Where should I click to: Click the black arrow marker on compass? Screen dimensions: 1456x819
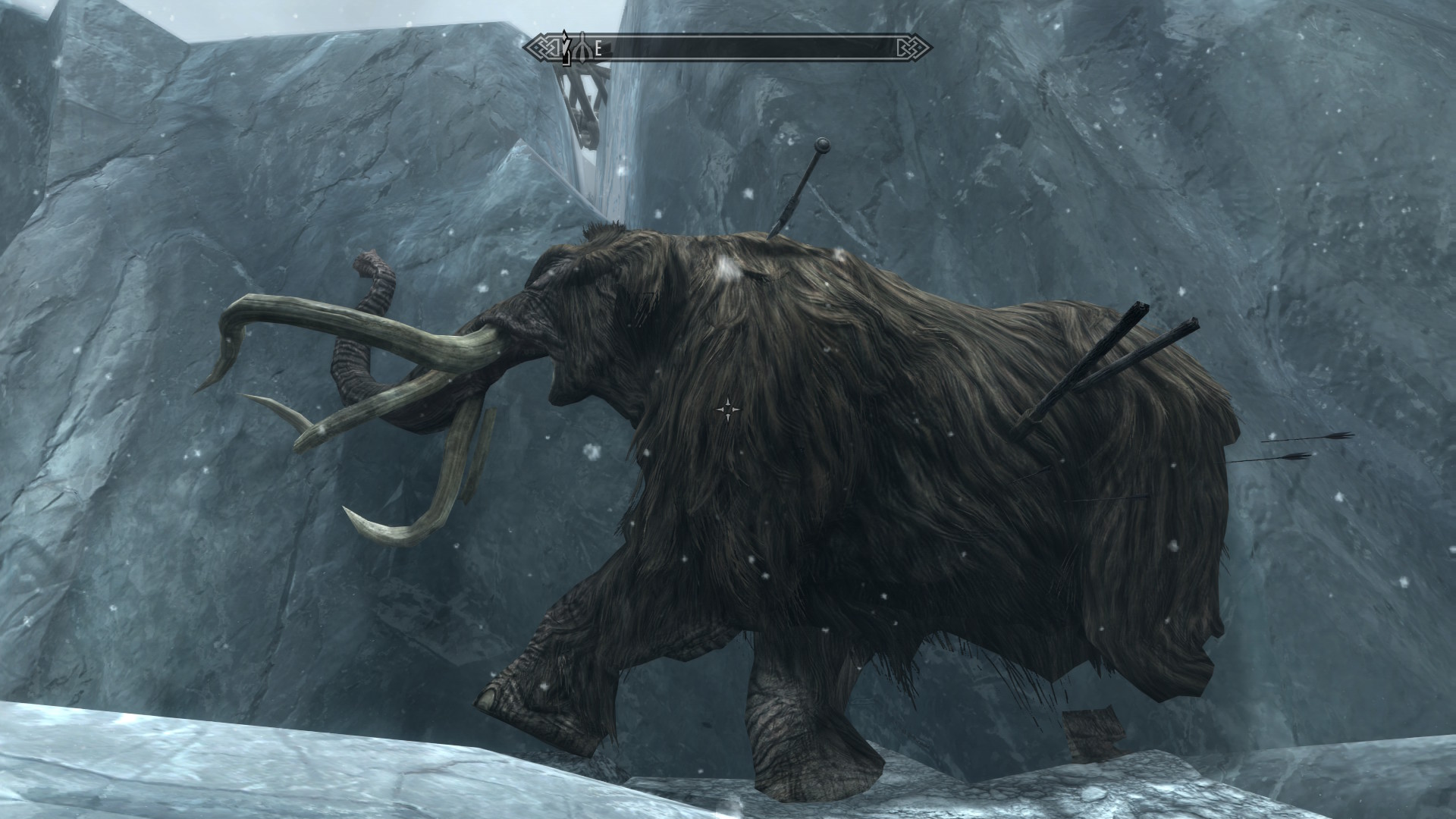tap(565, 48)
